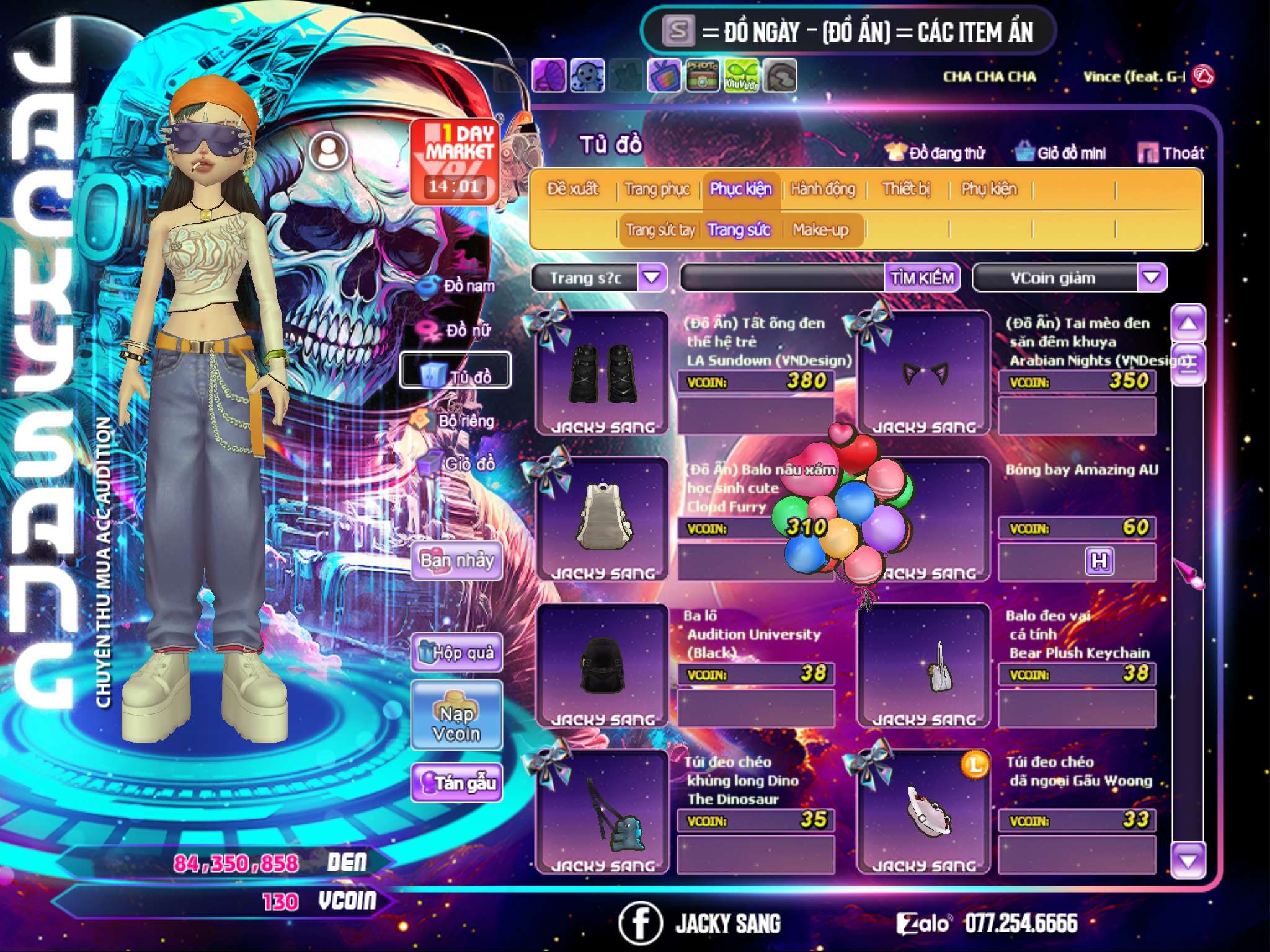
Task: Choose the Make-up subcategory
Action: (820, 230)
